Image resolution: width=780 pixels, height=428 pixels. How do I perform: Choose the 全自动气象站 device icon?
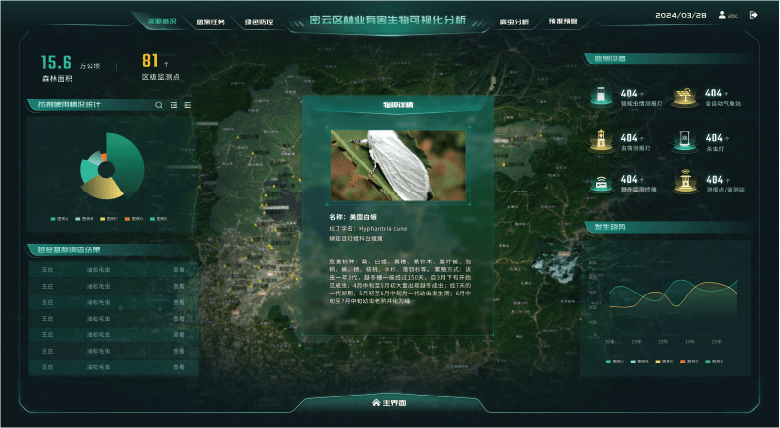(x=684, y=96)
